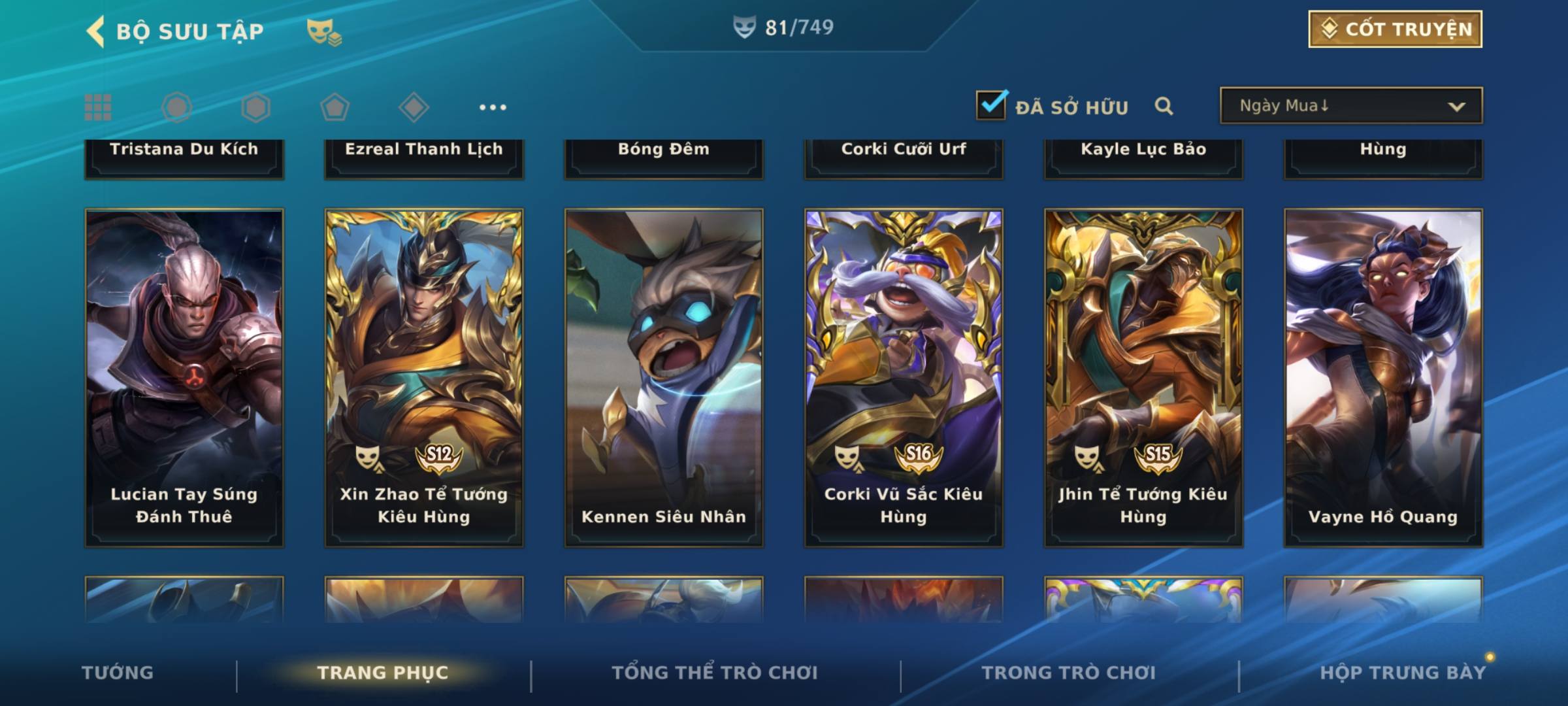This screenshot has width=1568, height=706.
Task: Open Corki Vũ Sắc Kiêu Hùng skin
Action: pos(904,377)
